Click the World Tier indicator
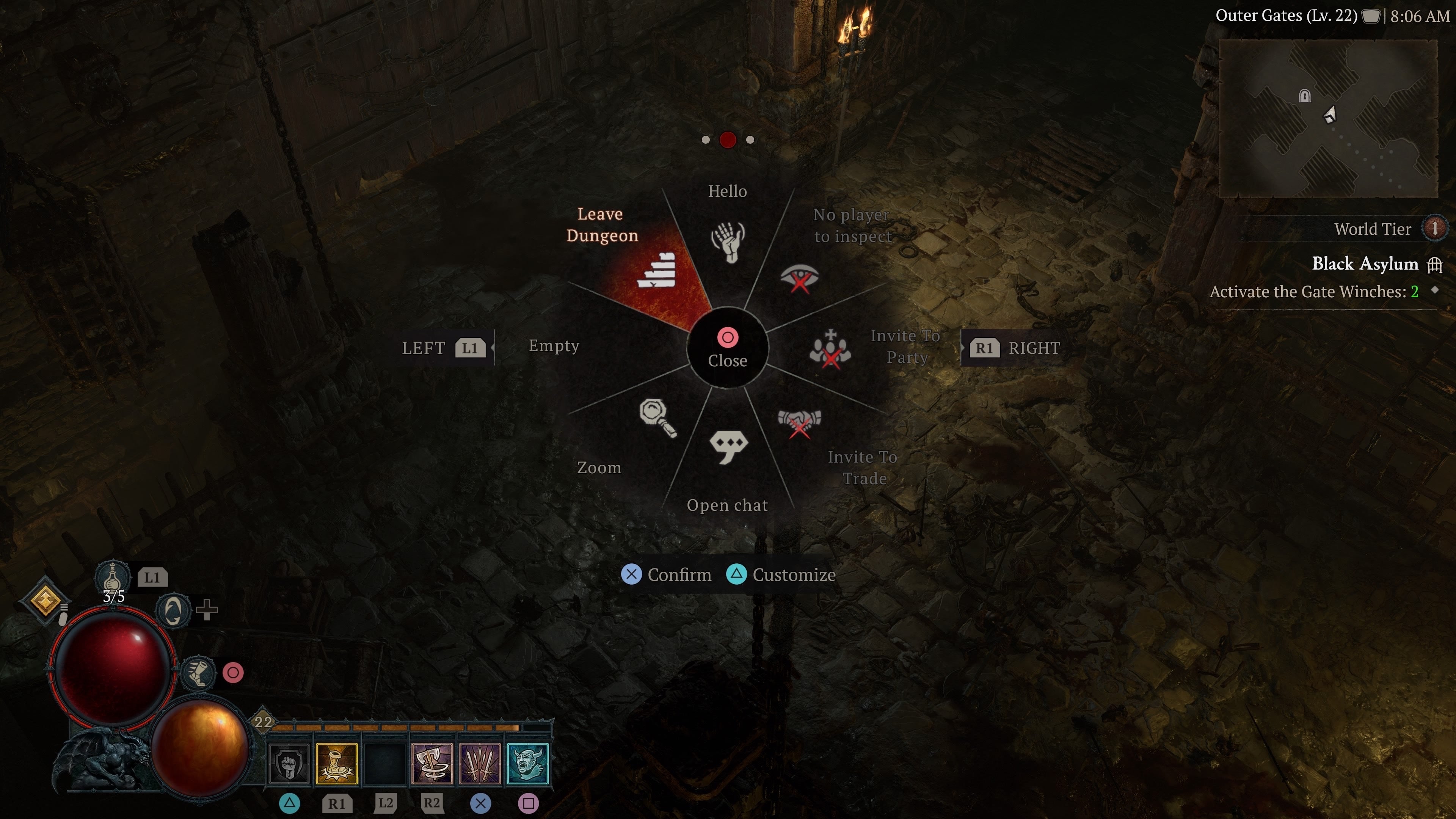The width and height of the screenshot is (1456, 819). [1434, 229]
